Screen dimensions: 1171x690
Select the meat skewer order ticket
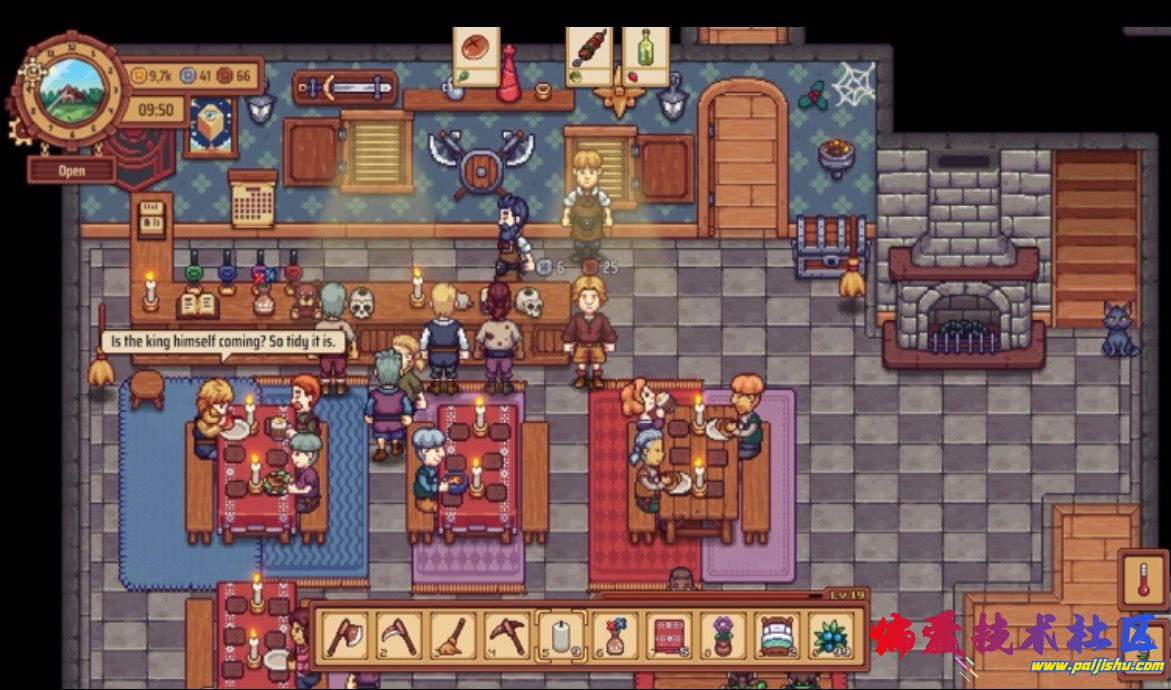pyautogui.click(x=589, y=56)
